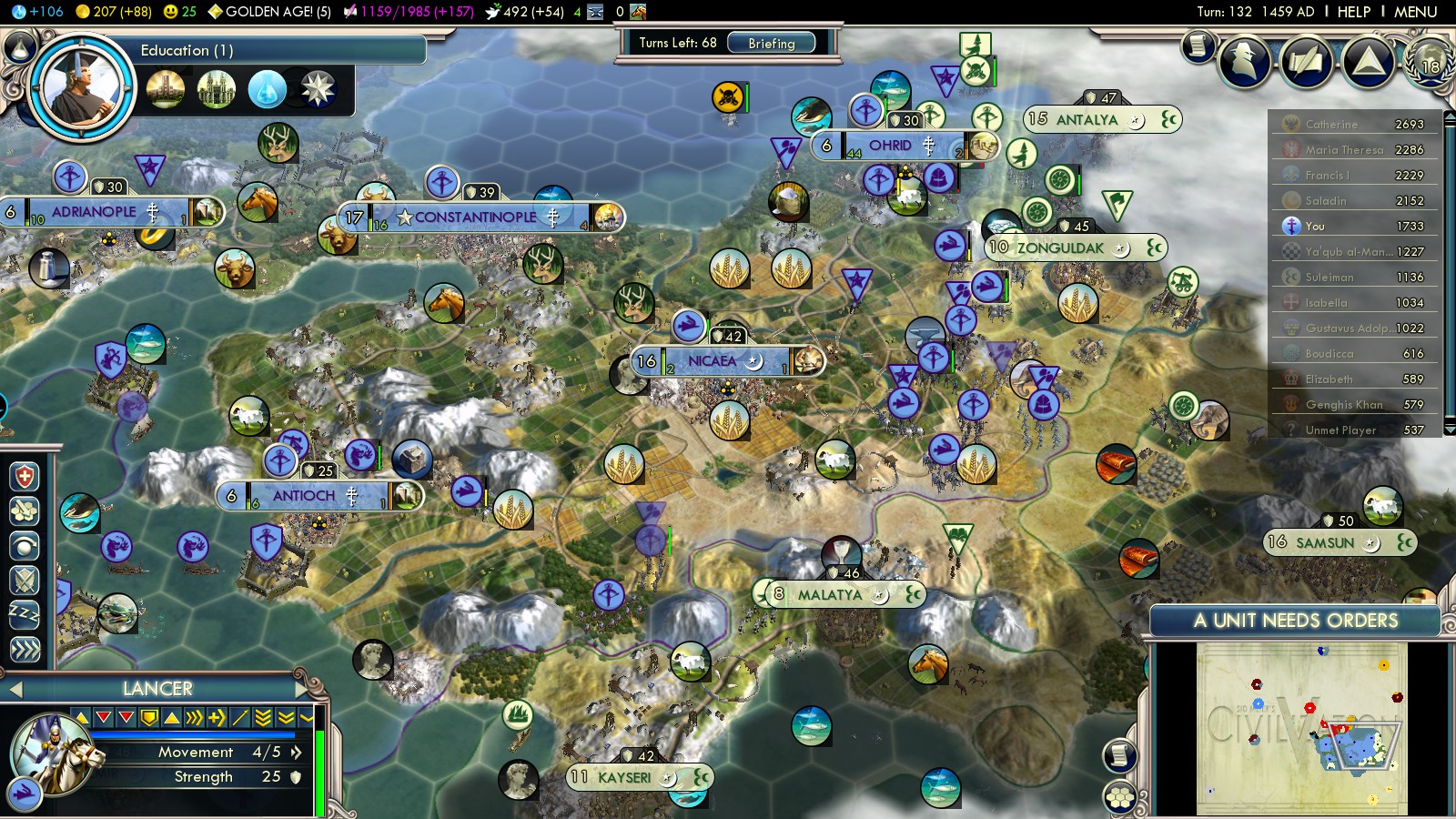Choose the heal red cross action
The width and height of the screenshot is (1456, 819).
point(25,476)
